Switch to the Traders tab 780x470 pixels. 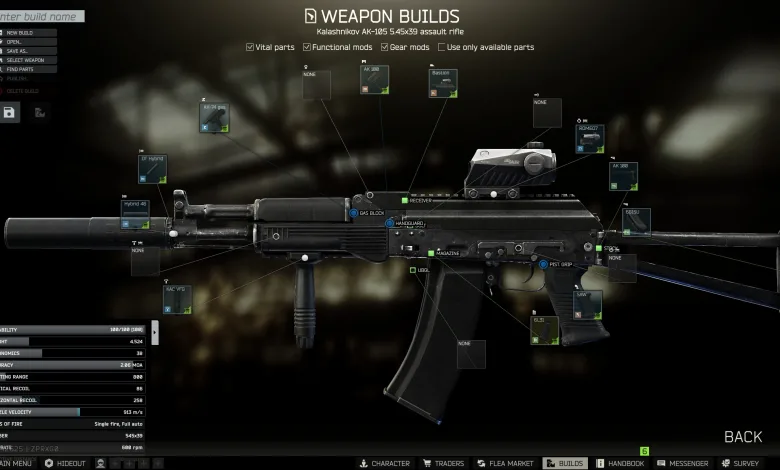pos(441,464)
